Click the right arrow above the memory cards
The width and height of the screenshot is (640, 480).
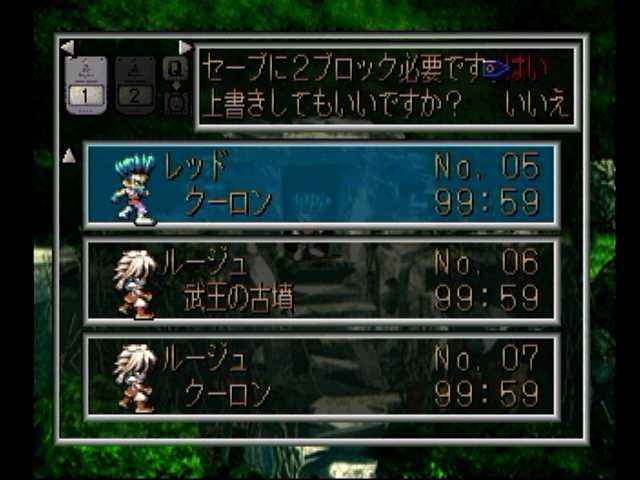[x=184, y=47]
